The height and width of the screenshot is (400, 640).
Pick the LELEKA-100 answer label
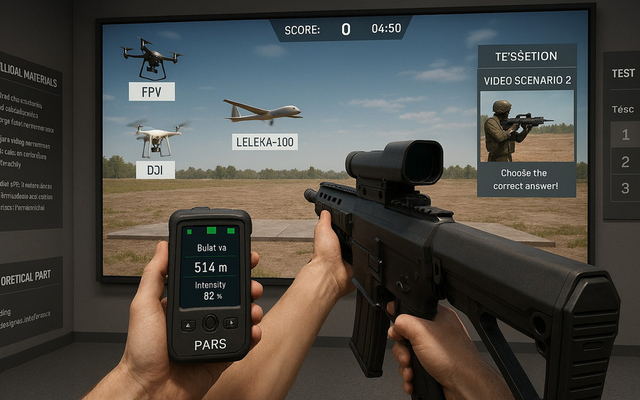click(264, 142)
